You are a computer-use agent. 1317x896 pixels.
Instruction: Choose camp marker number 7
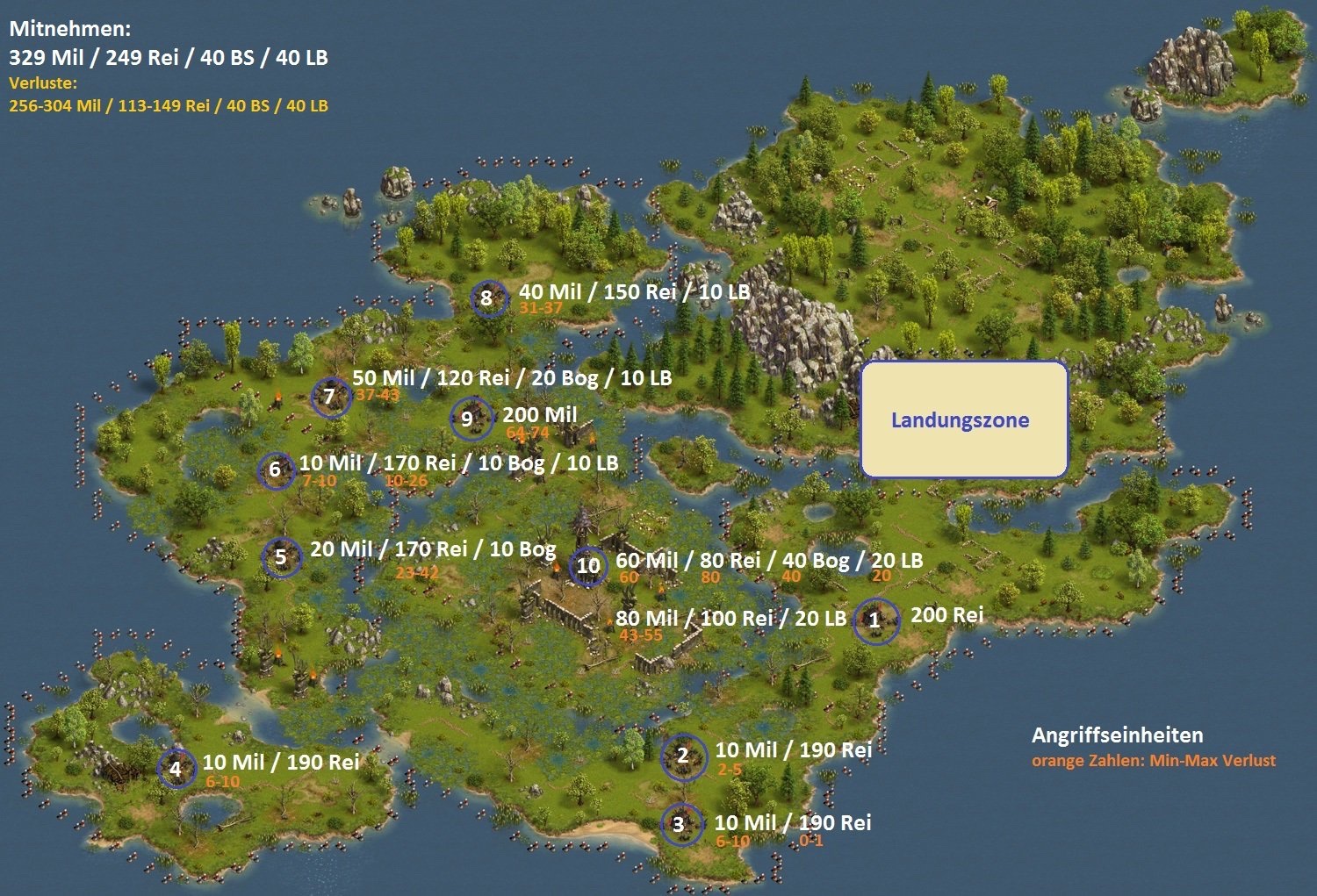[331, 397]
